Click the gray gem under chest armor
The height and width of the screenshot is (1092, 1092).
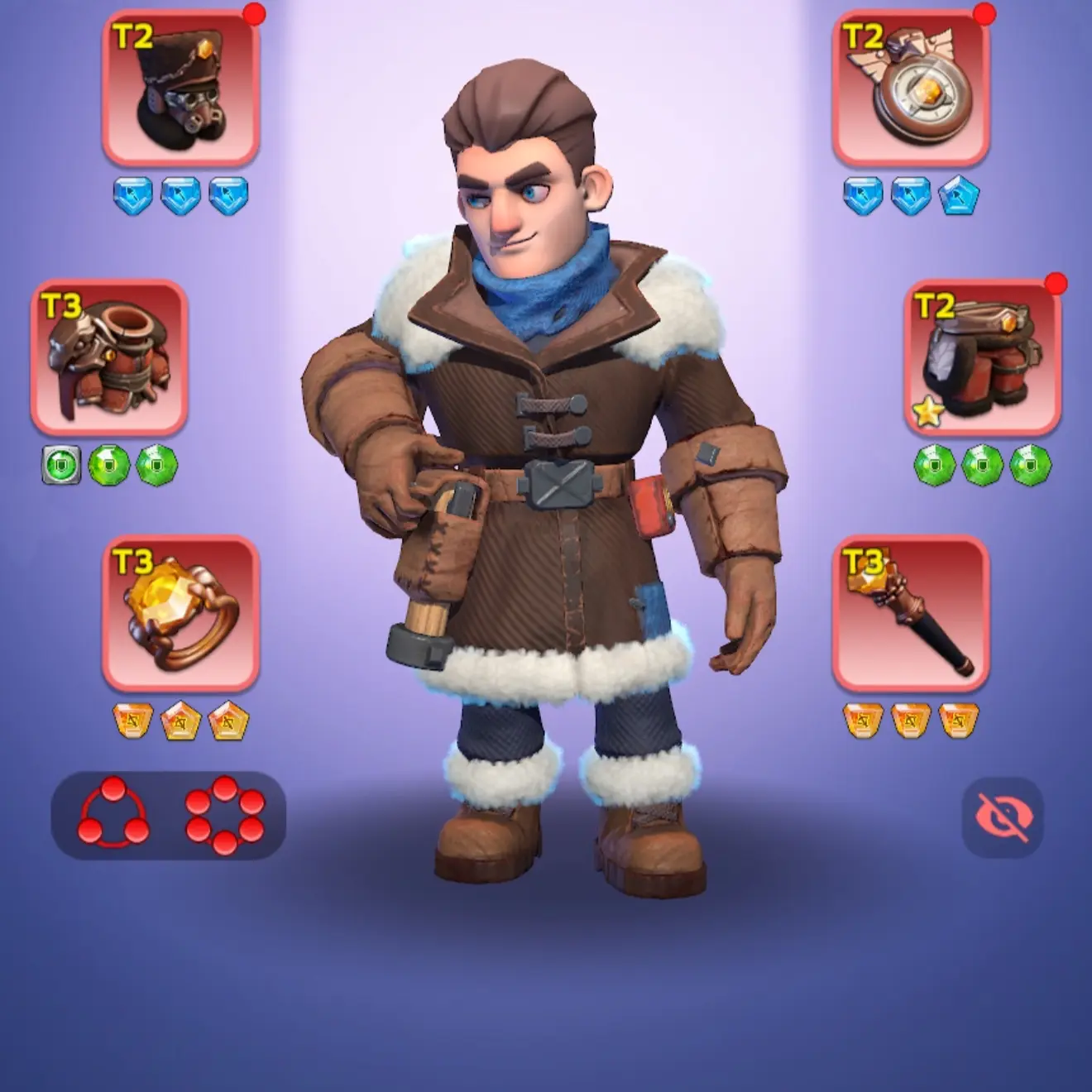coord(61,464)
